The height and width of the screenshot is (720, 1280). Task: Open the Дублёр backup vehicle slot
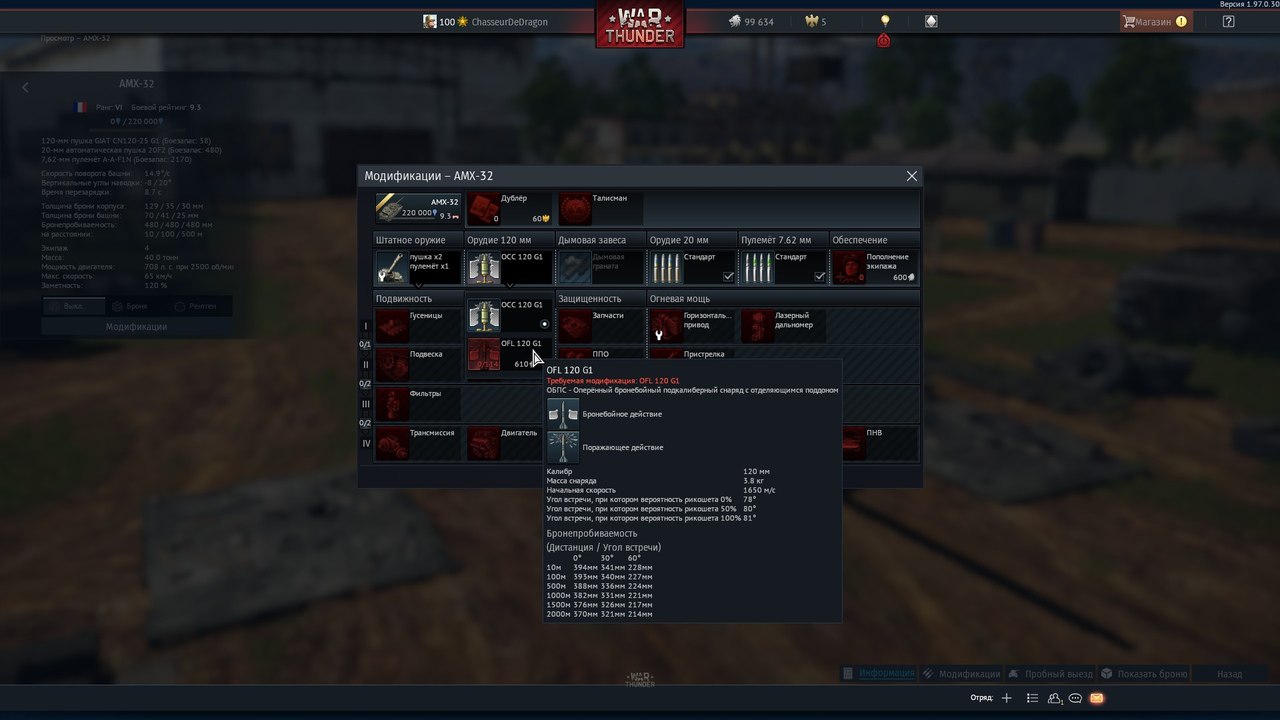(509, 208)
